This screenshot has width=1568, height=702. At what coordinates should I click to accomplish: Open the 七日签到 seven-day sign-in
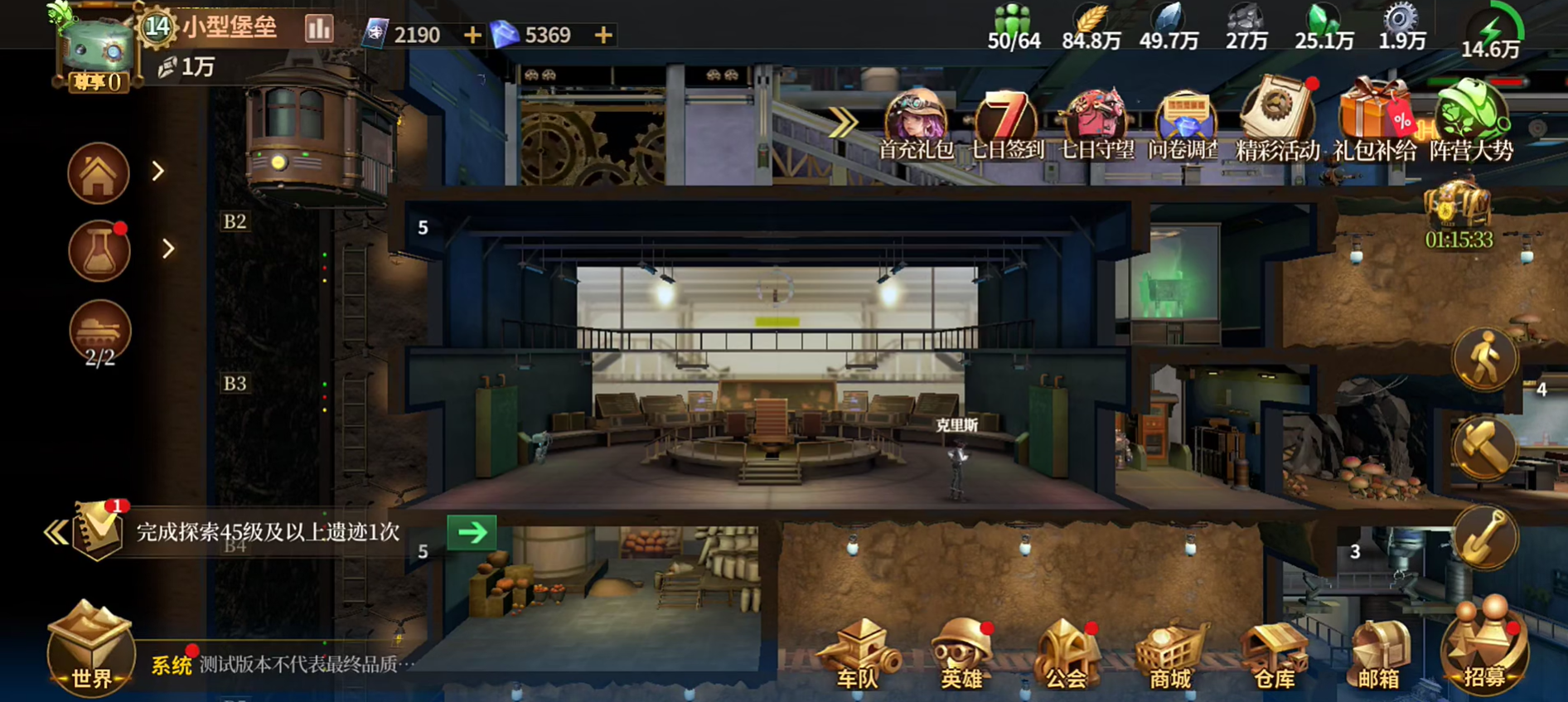tap(1006, 124)
